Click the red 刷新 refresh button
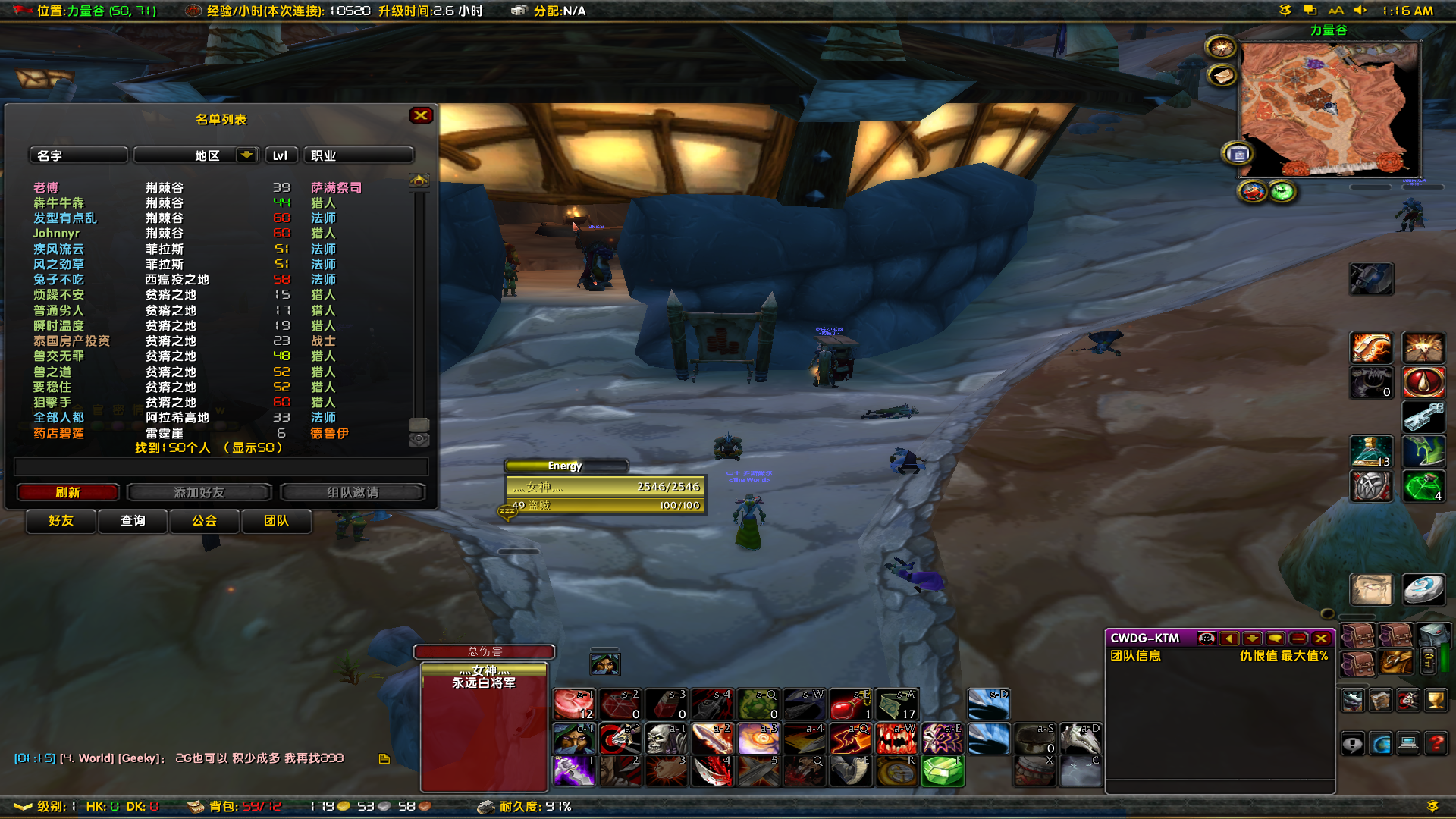The width and height of the screenshot is (1456, 819). click(67, 492)
